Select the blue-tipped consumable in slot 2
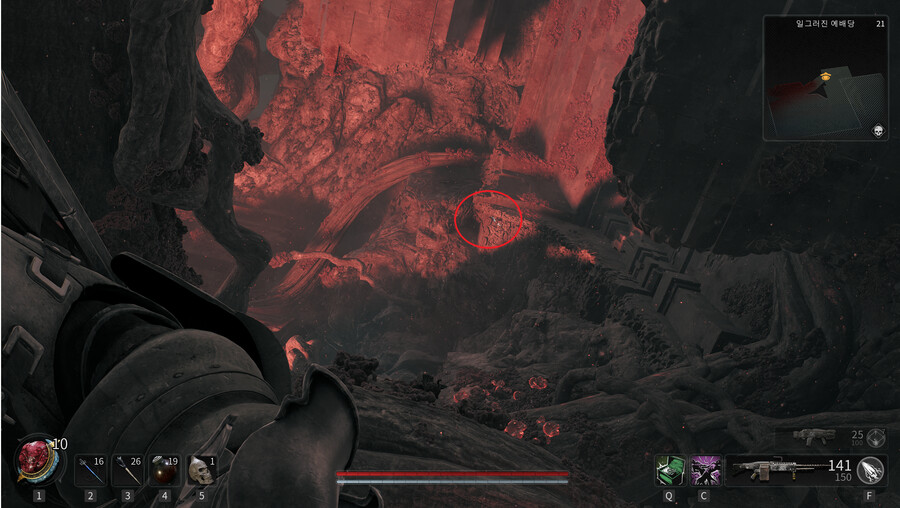 point(90,469)
